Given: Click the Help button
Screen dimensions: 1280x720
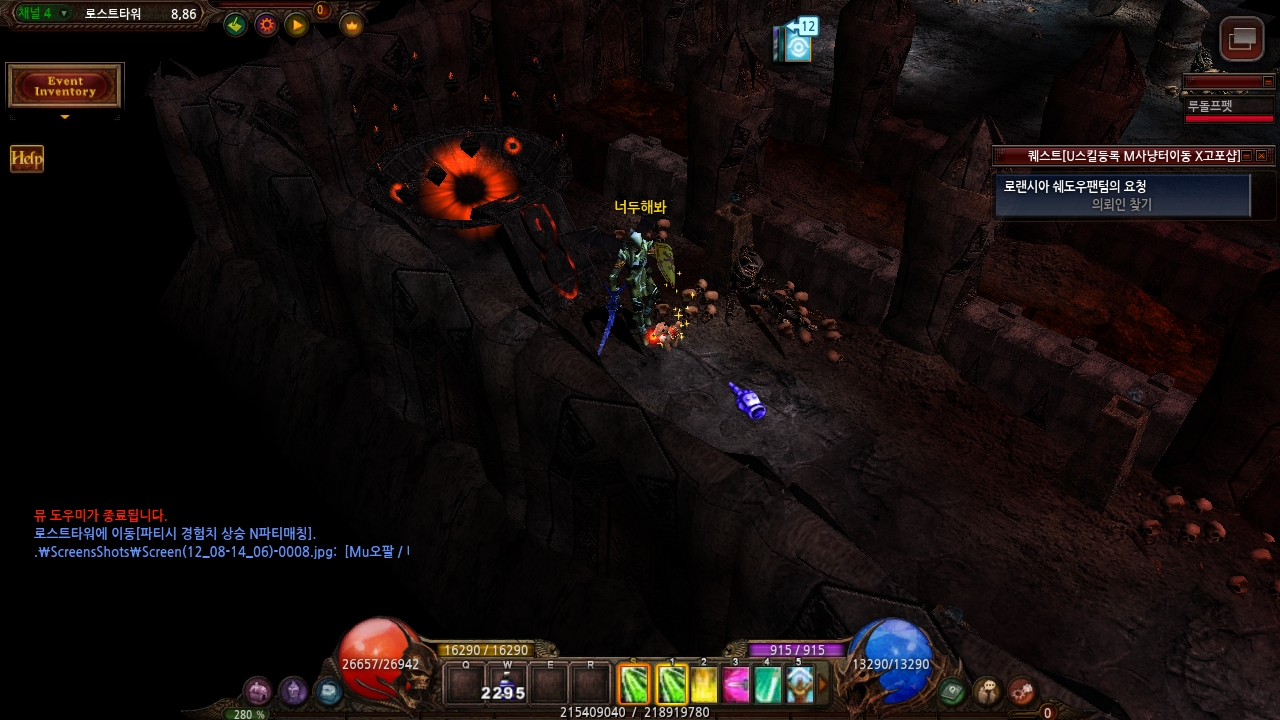Looking at the screenshot, I should pos(27,159).
